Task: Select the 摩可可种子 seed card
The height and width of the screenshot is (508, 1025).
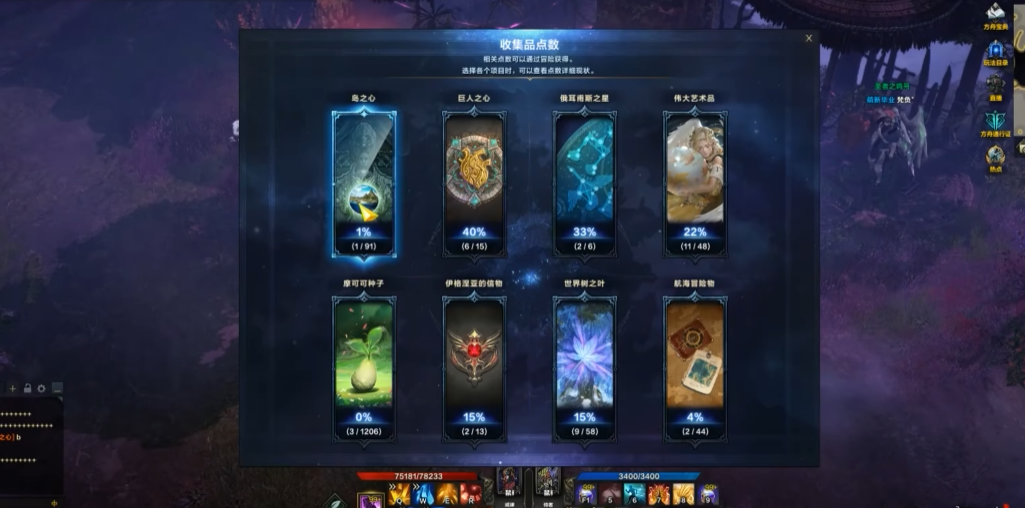Action: tap(364, 367)
